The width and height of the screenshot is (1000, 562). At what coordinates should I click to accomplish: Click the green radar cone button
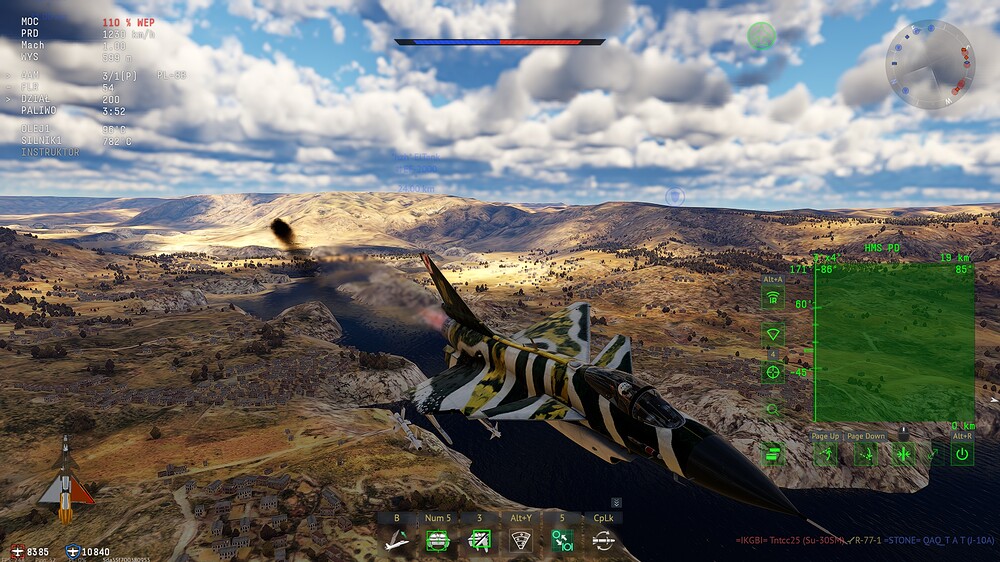click(x=773, y=335)
